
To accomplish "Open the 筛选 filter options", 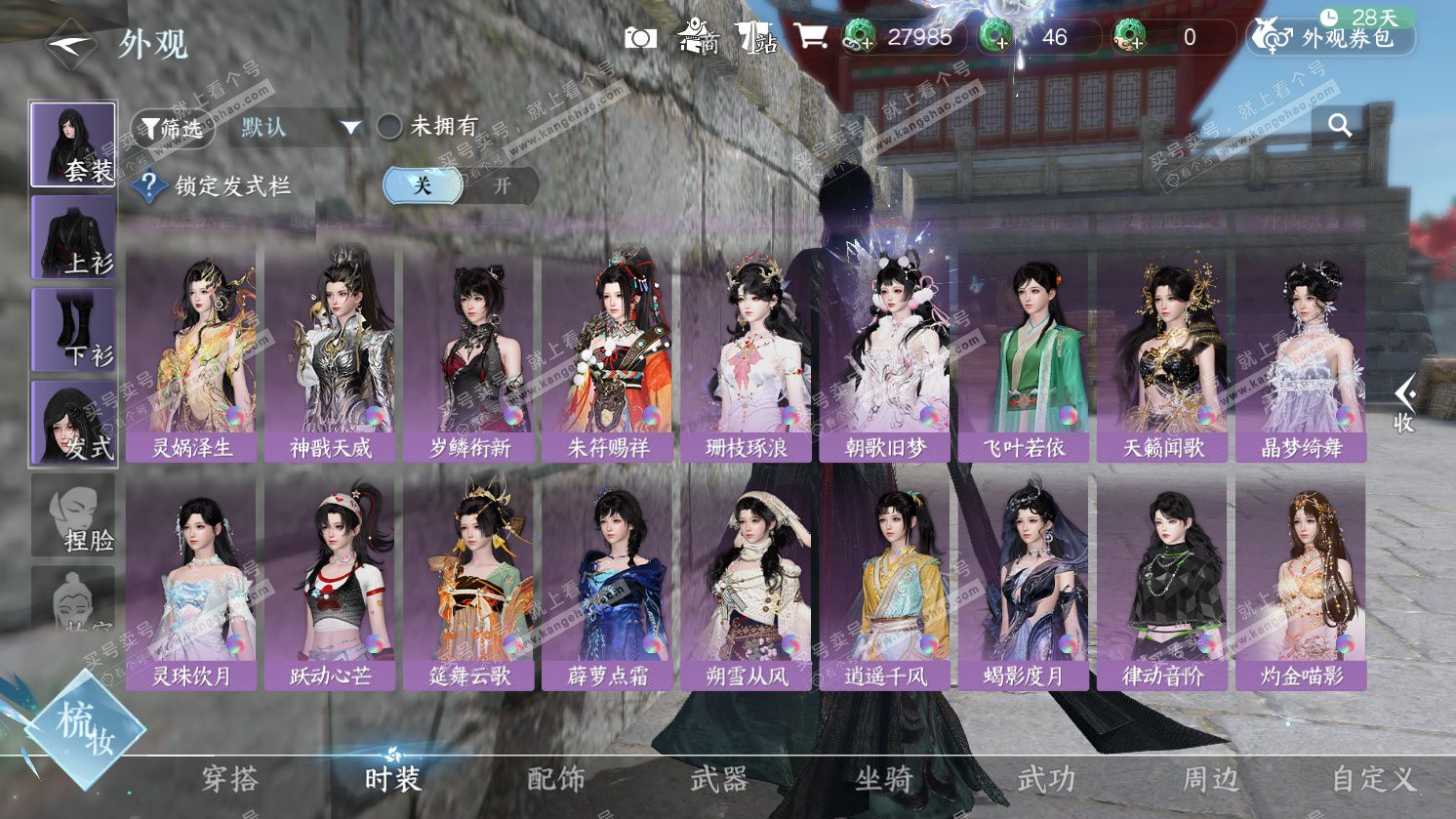I will pyautogui.click(x=172, y=128).
